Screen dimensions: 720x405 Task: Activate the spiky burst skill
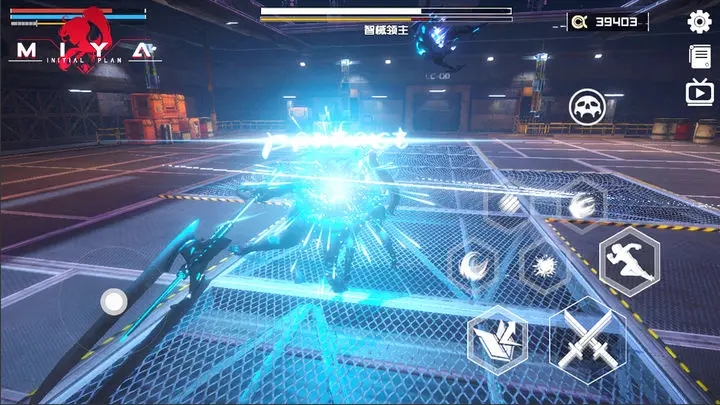click(545, 267)
